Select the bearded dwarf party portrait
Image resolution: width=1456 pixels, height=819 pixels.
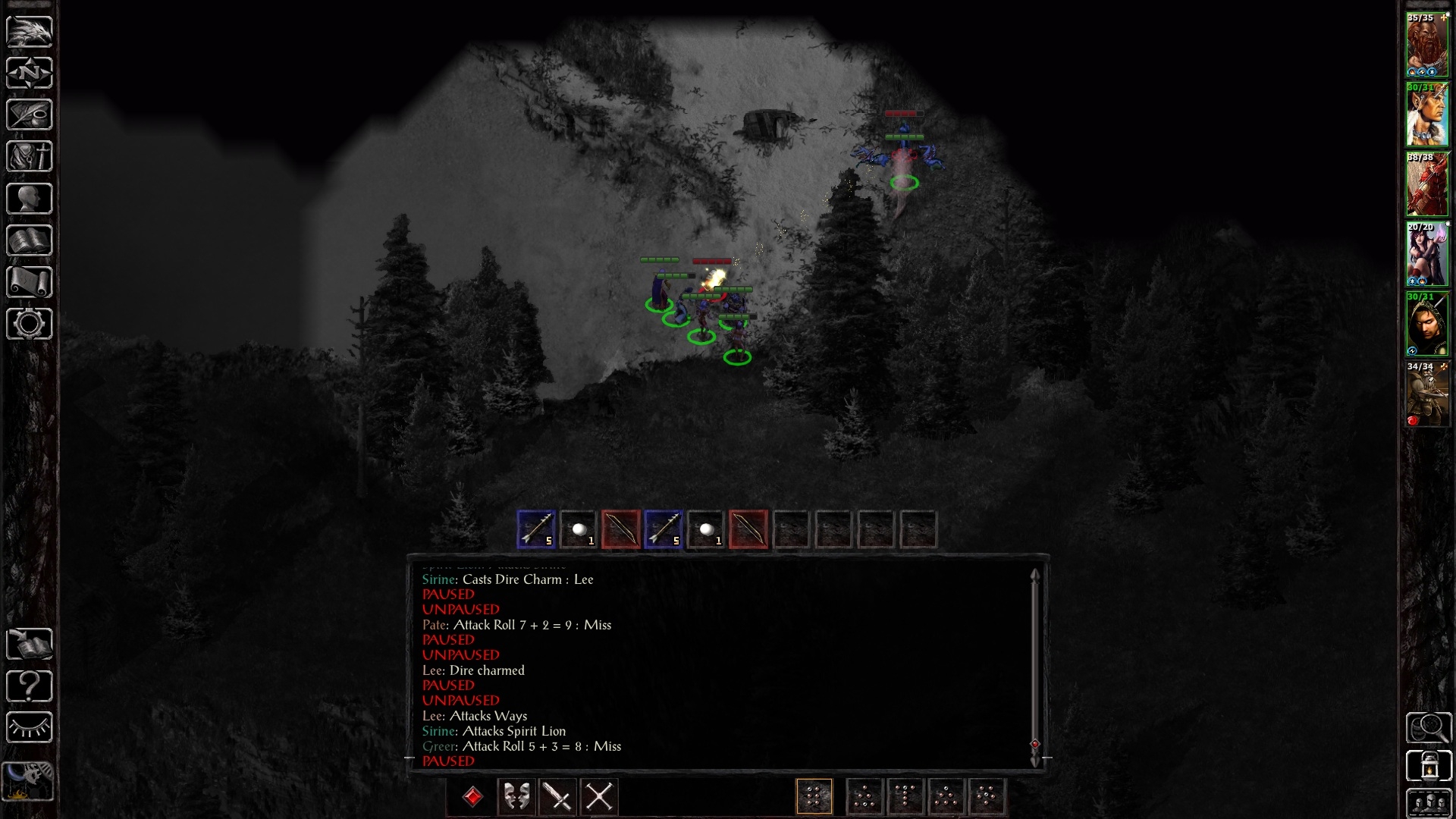(x=1427, y=45)
